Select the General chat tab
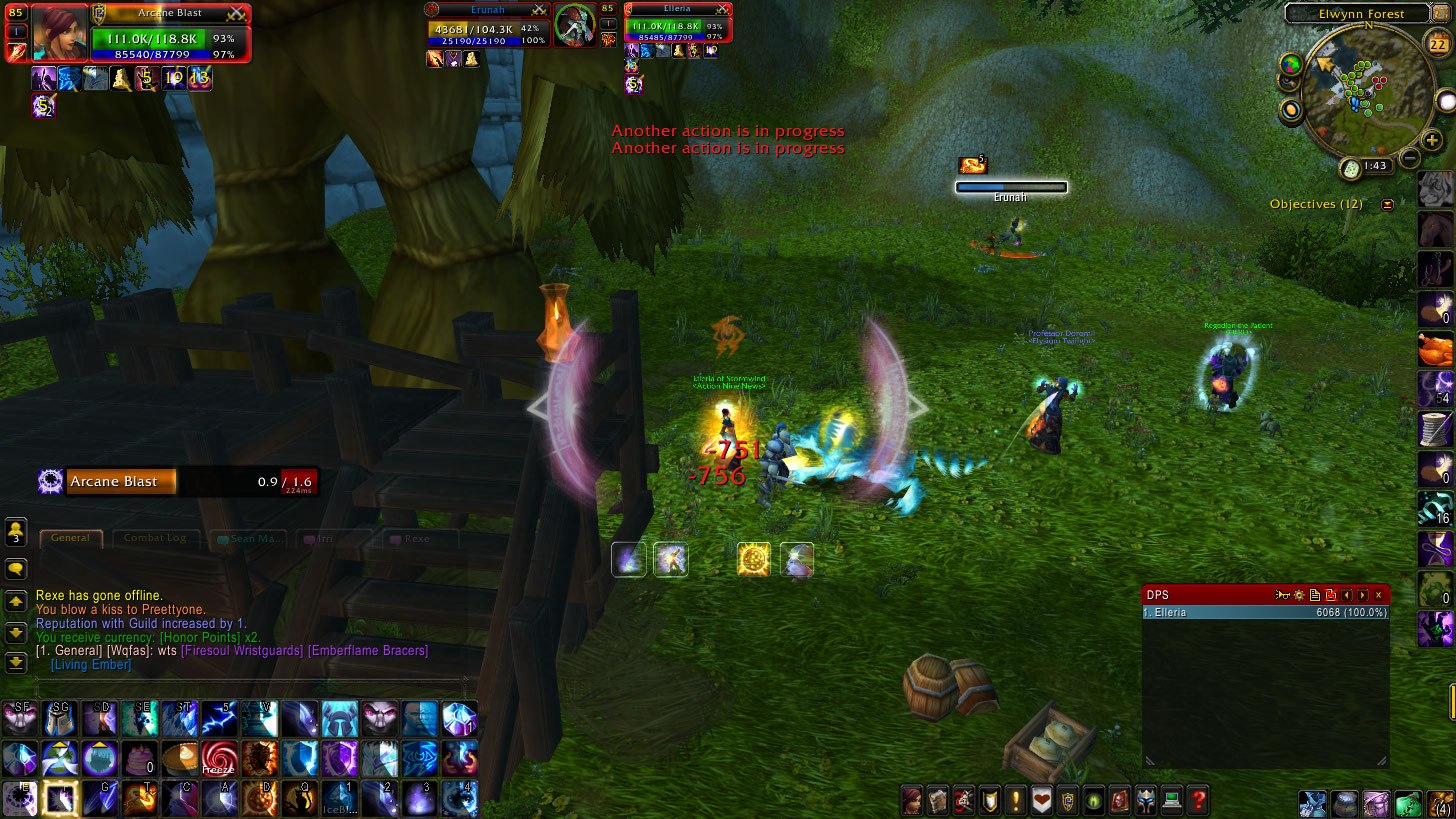Screen dimensions: 1456x819 [70, 538]
